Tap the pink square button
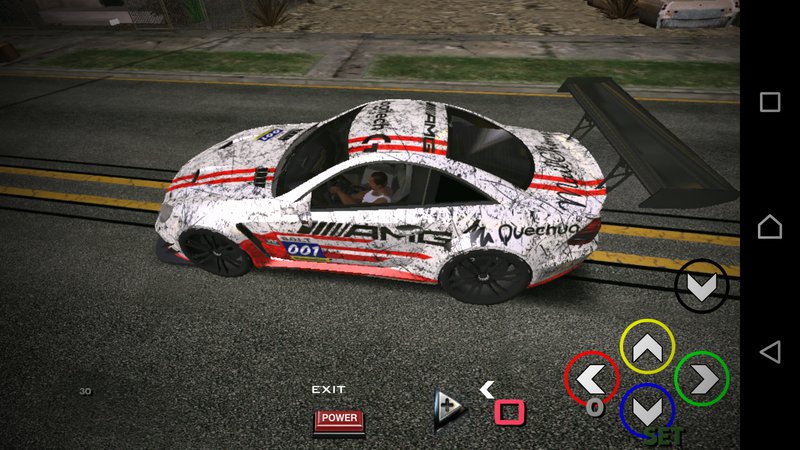The width and height of the screenshot is (800, 450). coord(510,411)
